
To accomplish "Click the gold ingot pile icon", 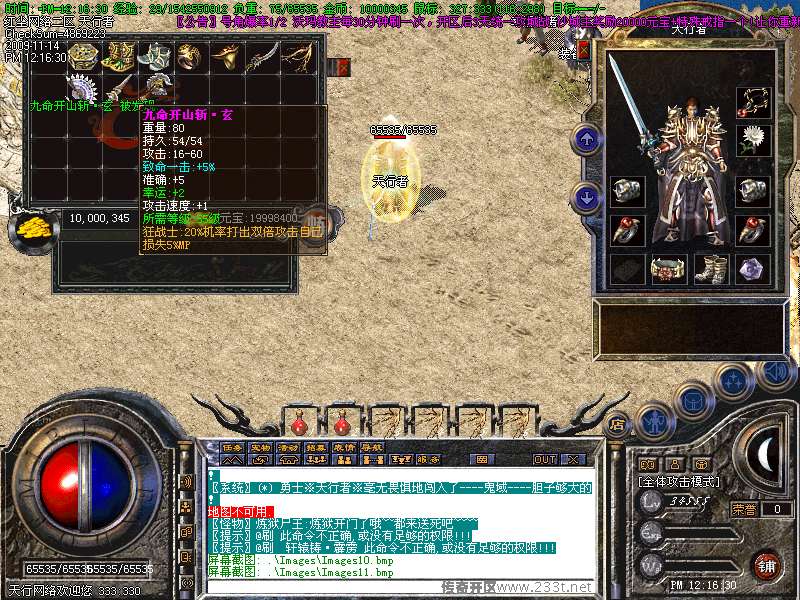I will 32,226.
